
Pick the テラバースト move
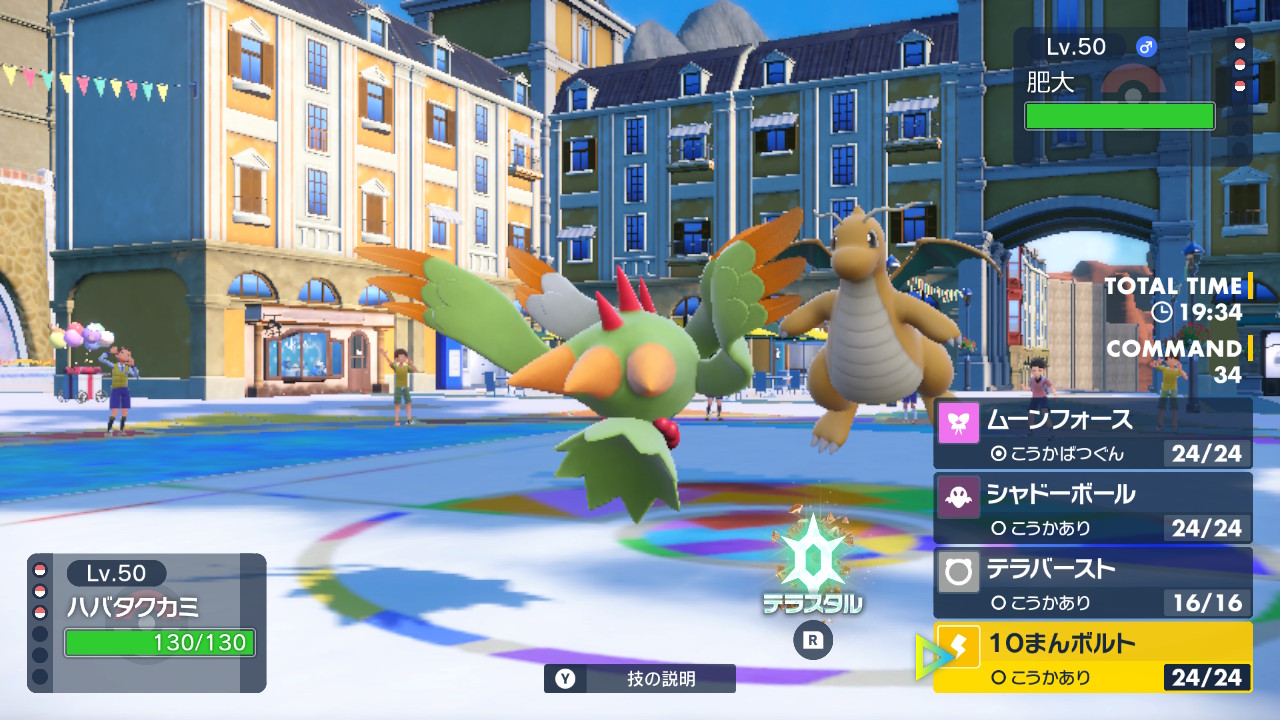[1092, 582]
